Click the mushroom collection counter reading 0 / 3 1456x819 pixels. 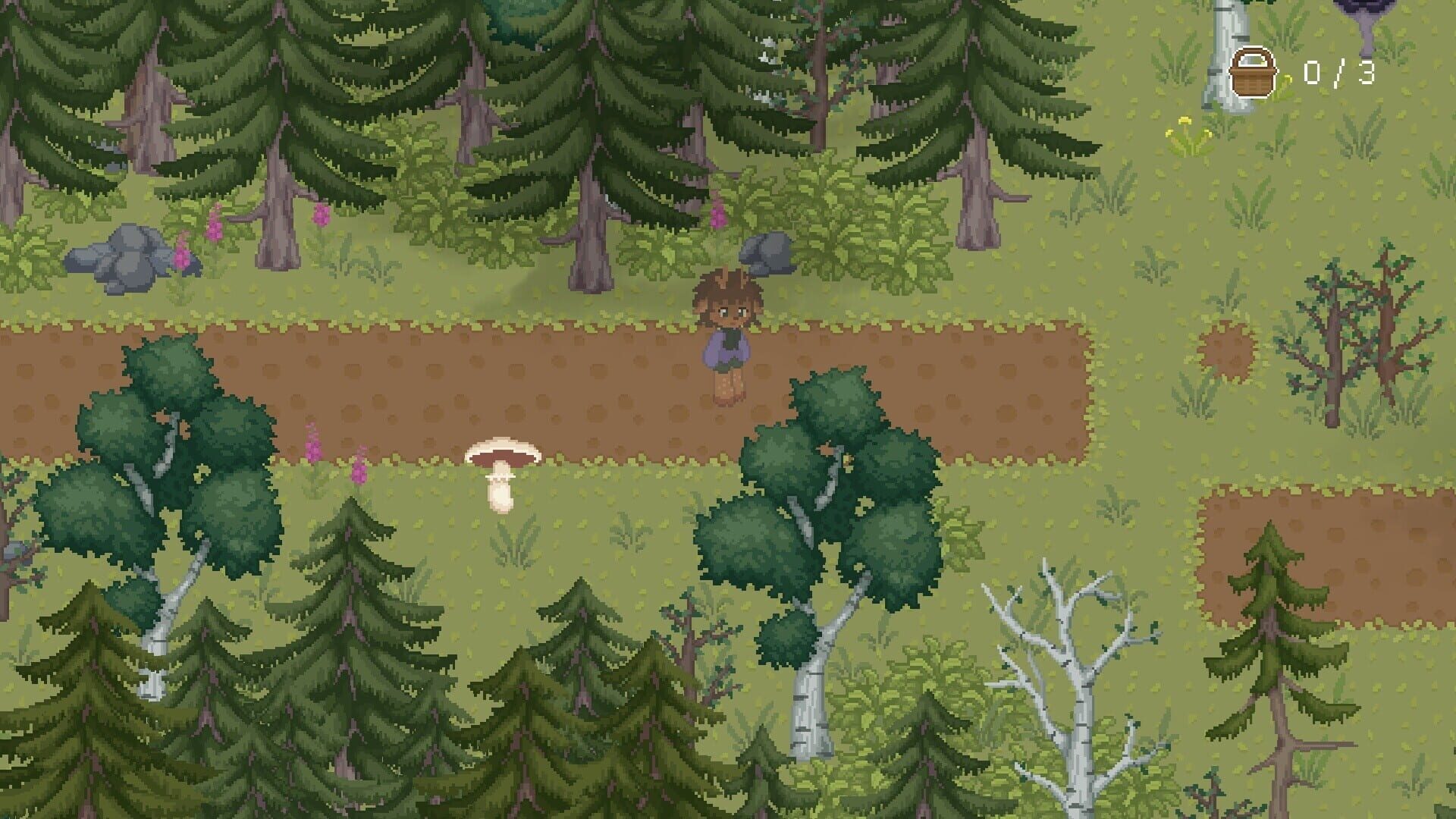tap(1341, 72)
